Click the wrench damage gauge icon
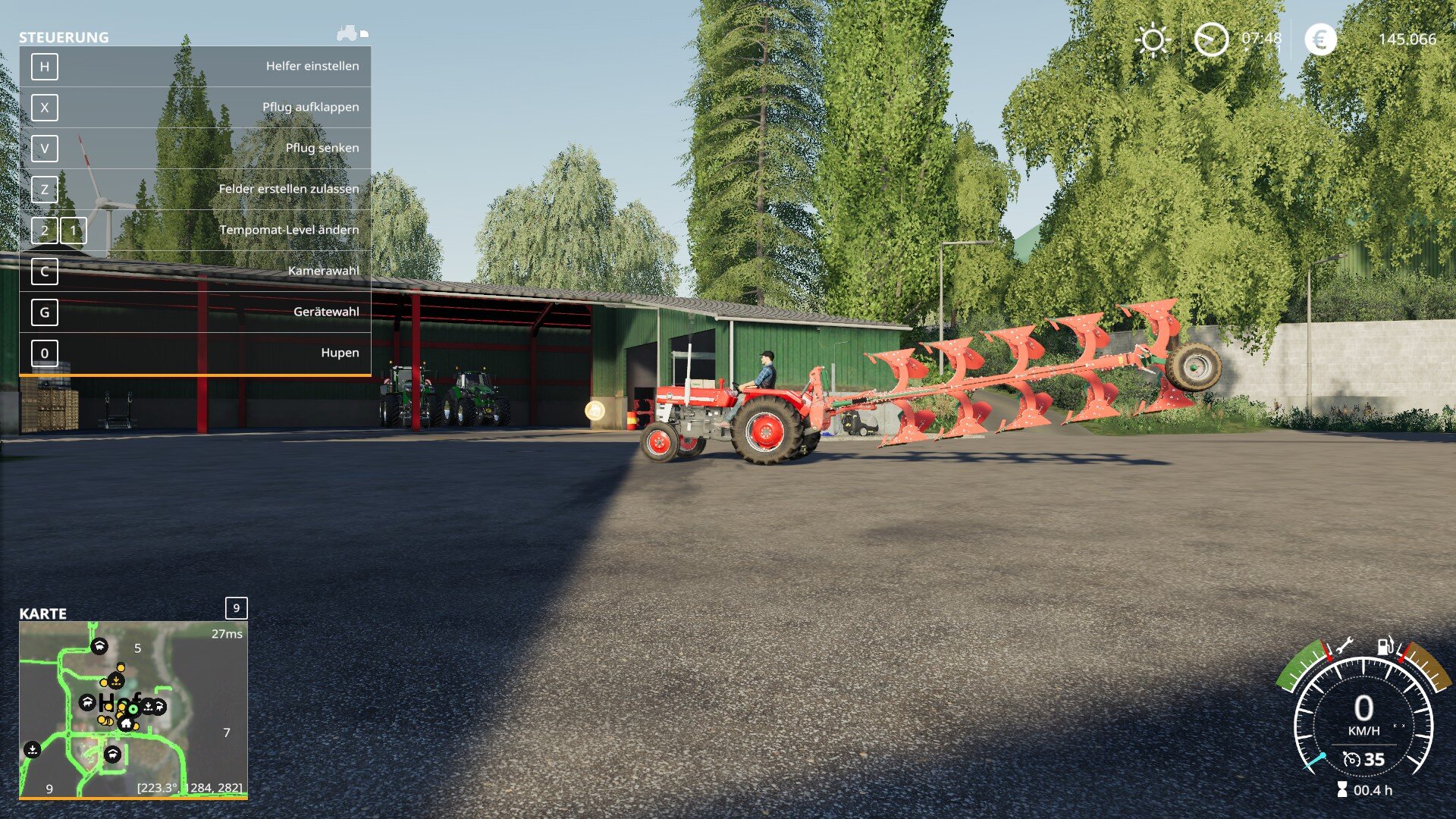Viewport: 1456px width, 819px height. (1344, 646)
